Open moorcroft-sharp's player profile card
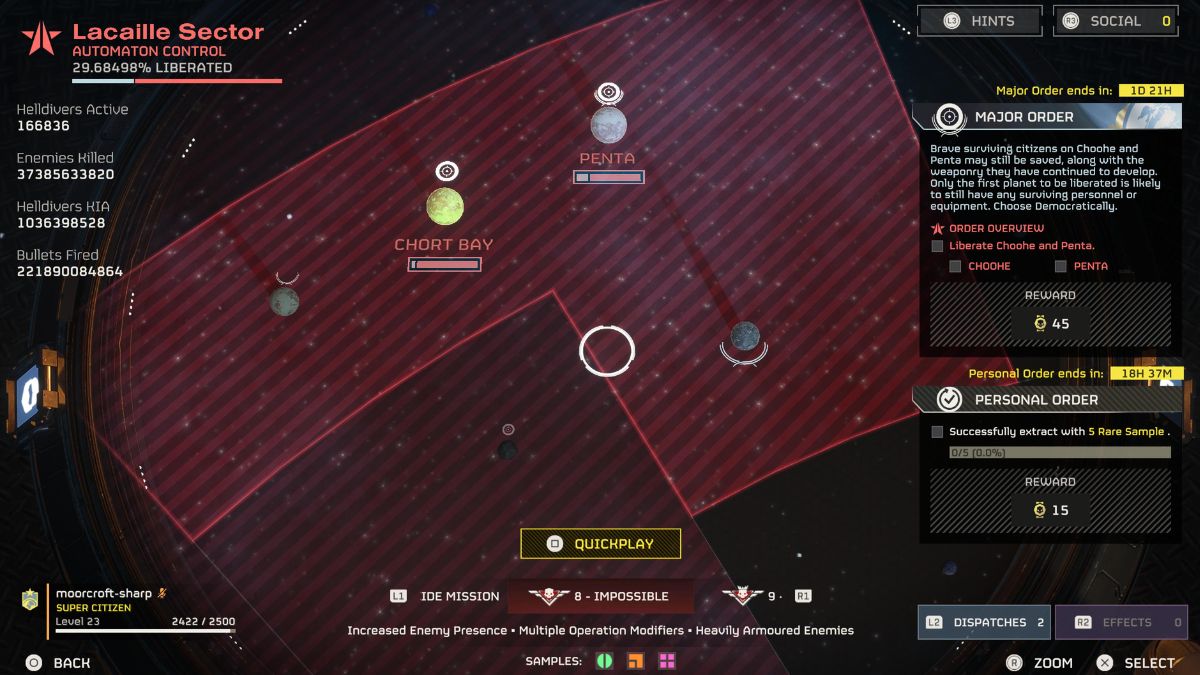Viewport: 1200px width, 675px height. pyautogui.click(x=130, y=611)
